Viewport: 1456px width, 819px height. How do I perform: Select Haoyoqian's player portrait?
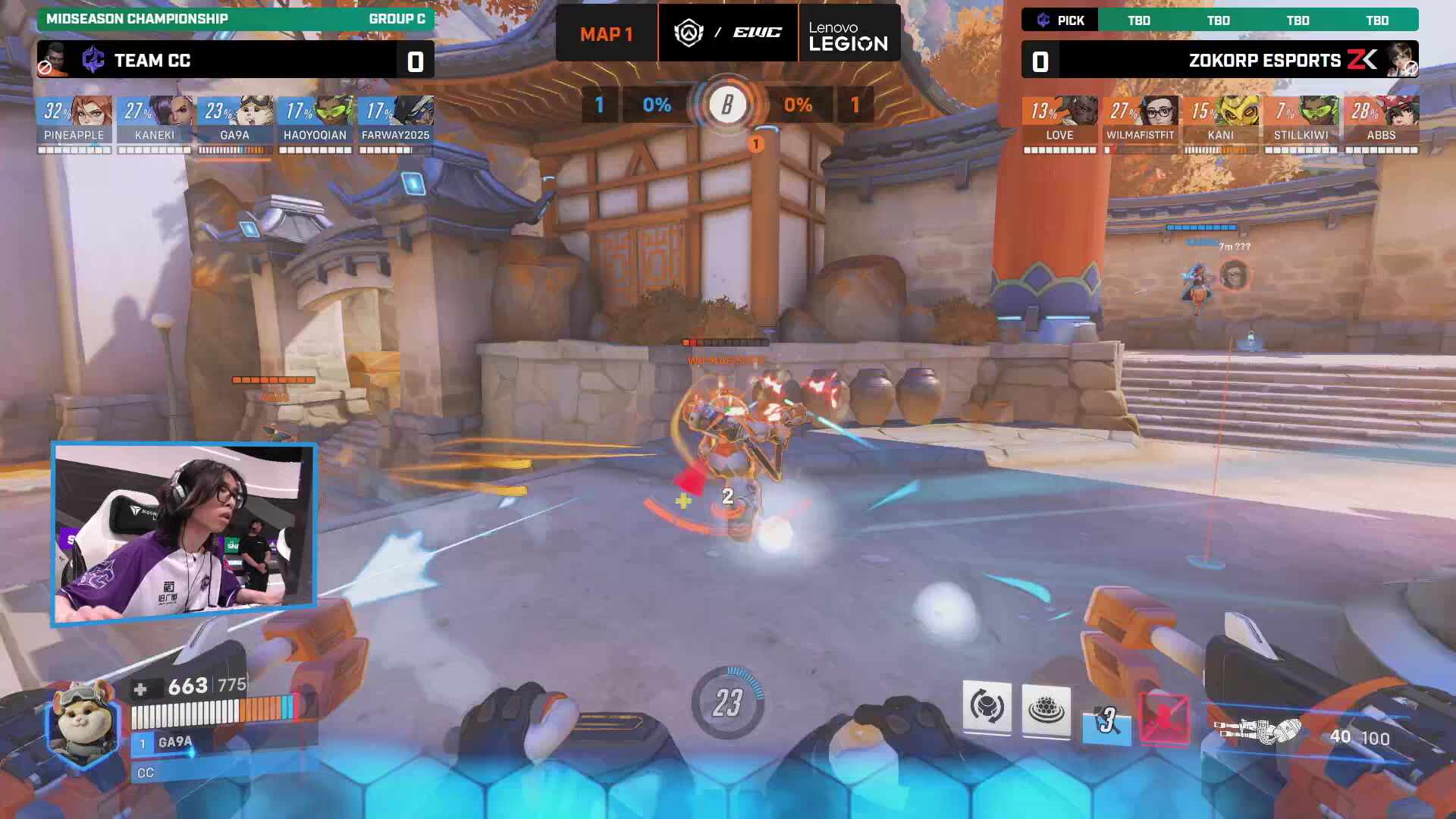coord(315,112)
